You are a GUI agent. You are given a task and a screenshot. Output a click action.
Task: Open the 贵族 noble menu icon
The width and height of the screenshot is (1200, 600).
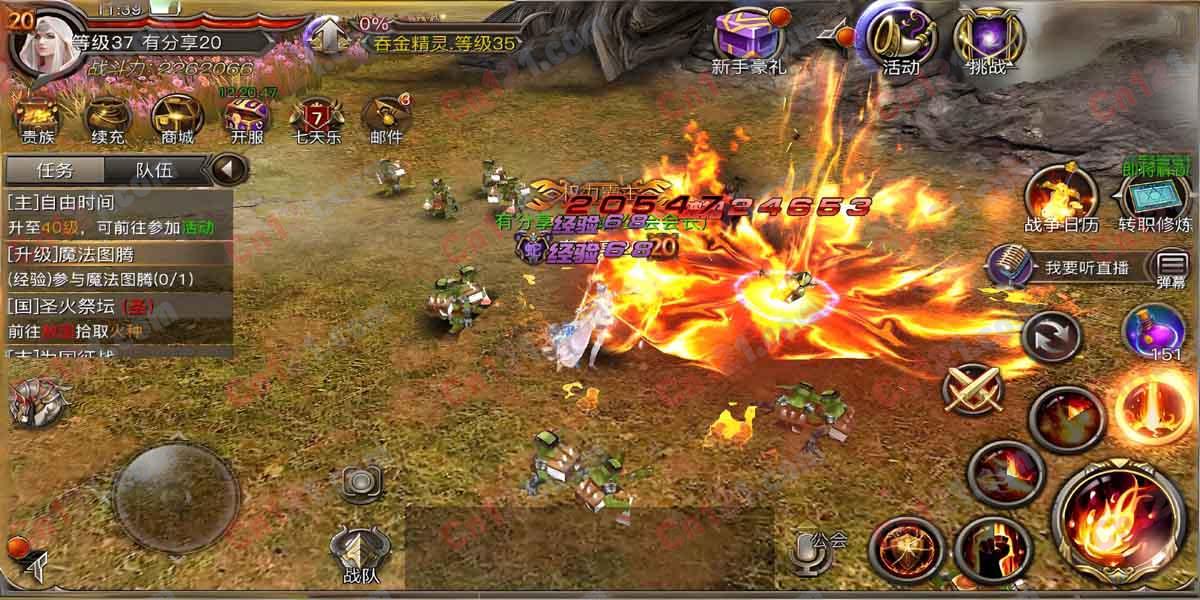pyautogui.click(x=38, y=116)
